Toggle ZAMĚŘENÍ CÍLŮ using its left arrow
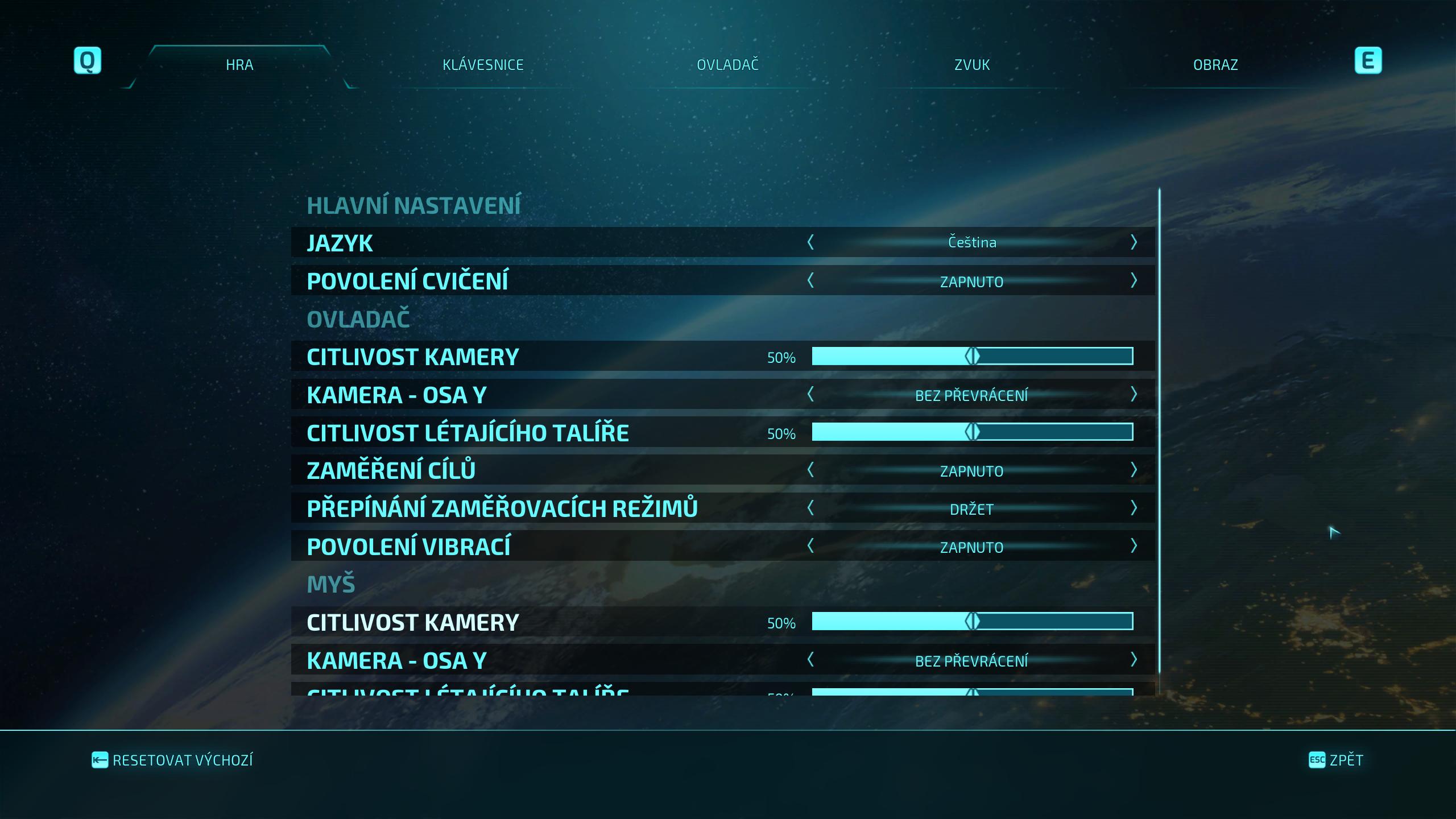1456x819 pixels. click(810, 470)
